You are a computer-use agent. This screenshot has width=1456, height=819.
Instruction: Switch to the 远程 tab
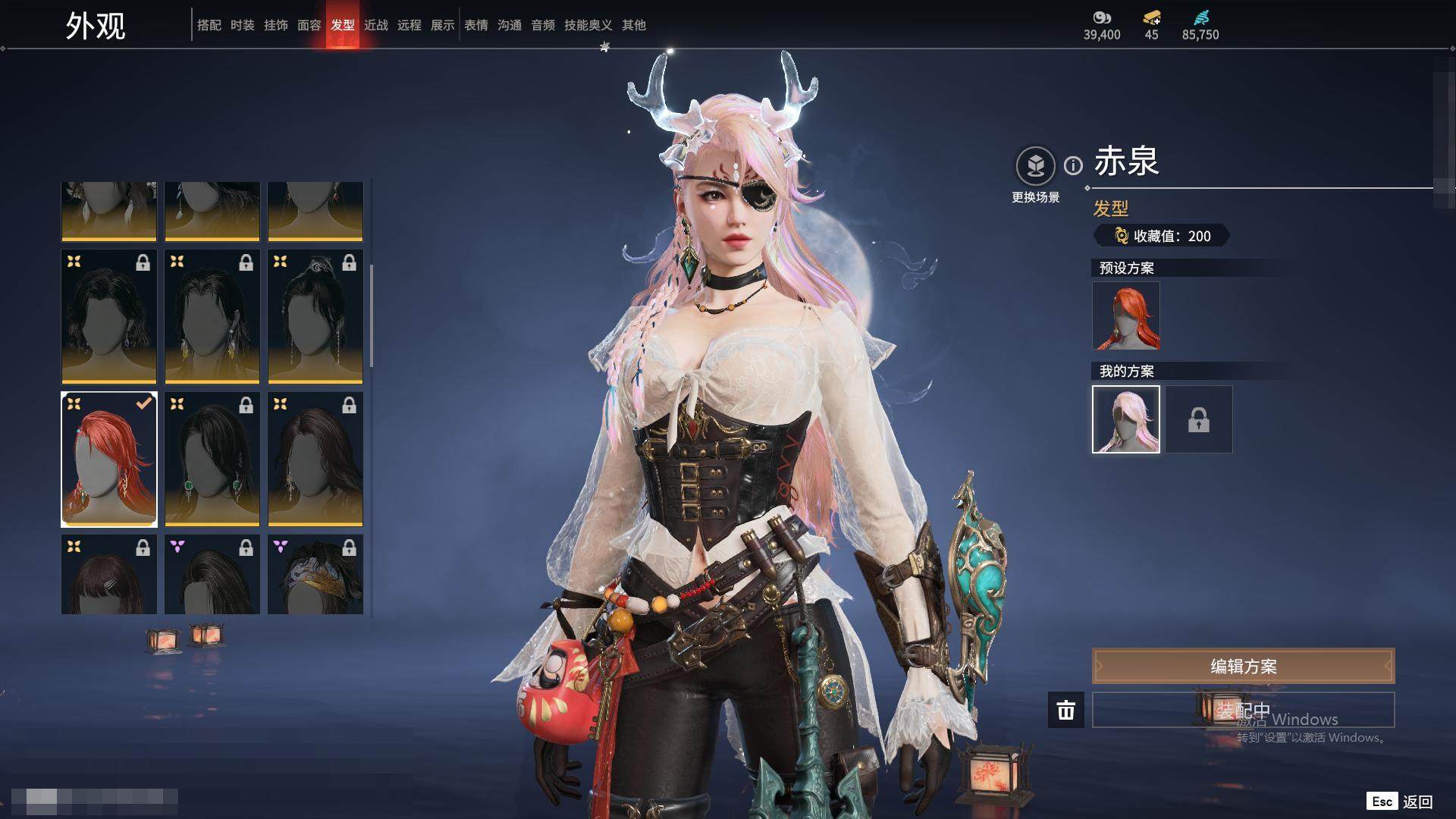[409, 25]
